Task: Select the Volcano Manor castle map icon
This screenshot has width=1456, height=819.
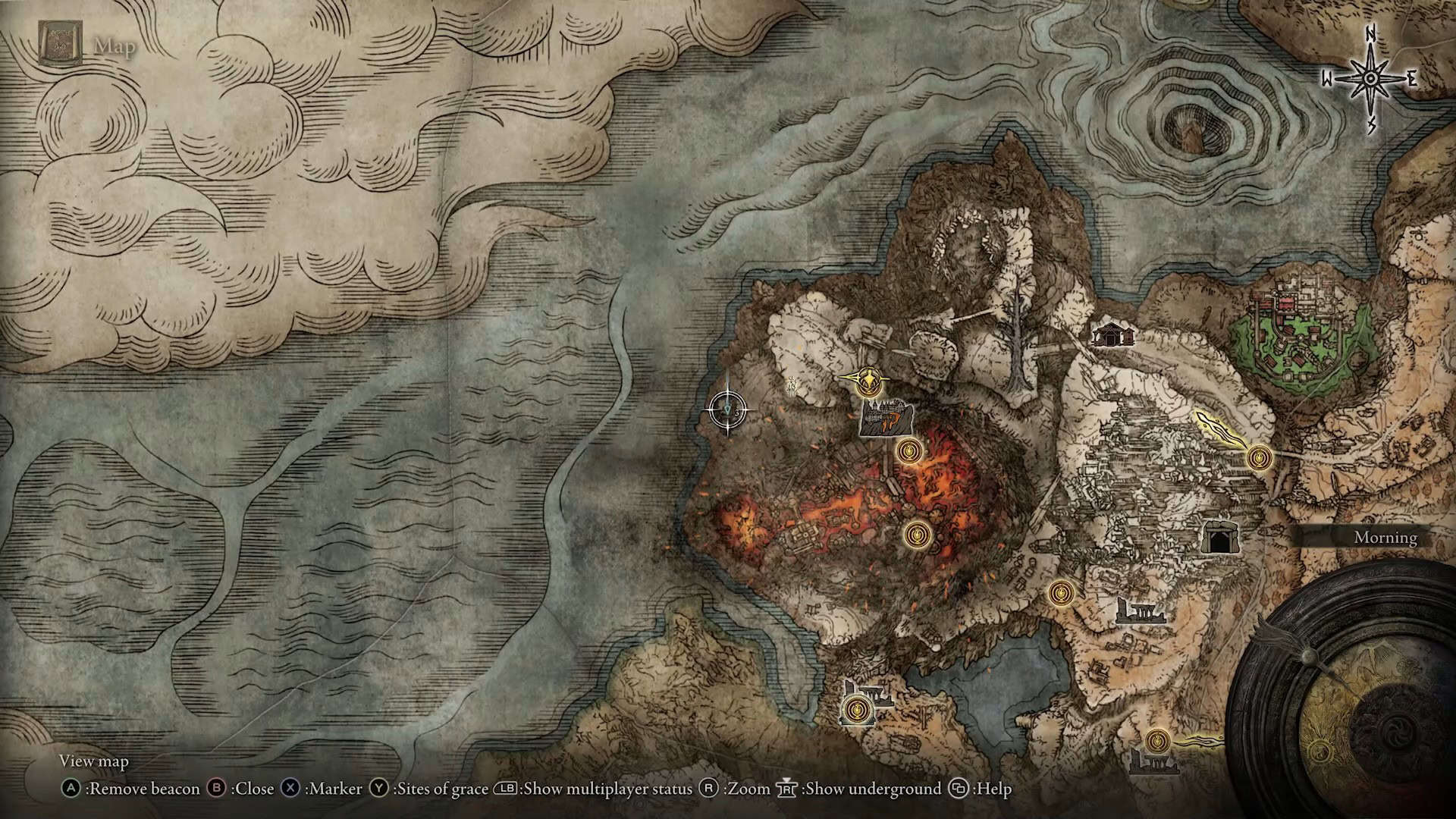Action: tap(886, 419)
